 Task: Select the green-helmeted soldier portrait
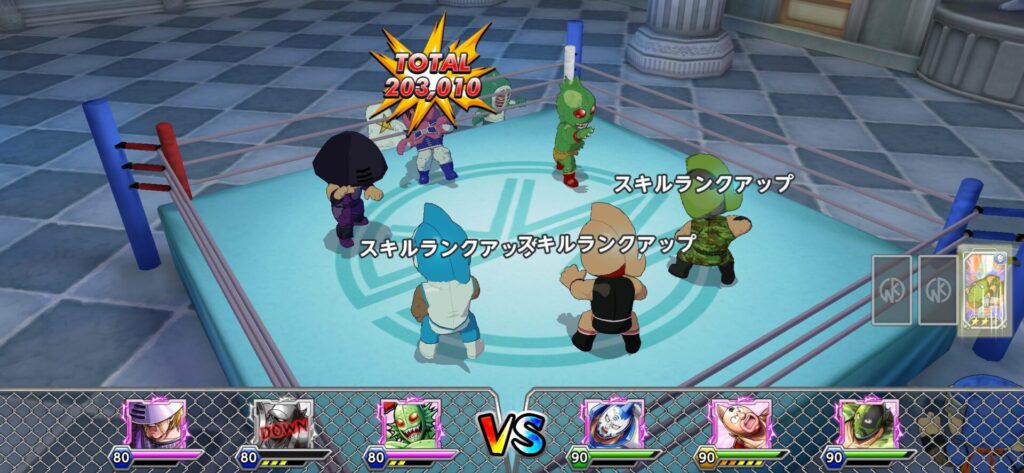tap(867, 422)
